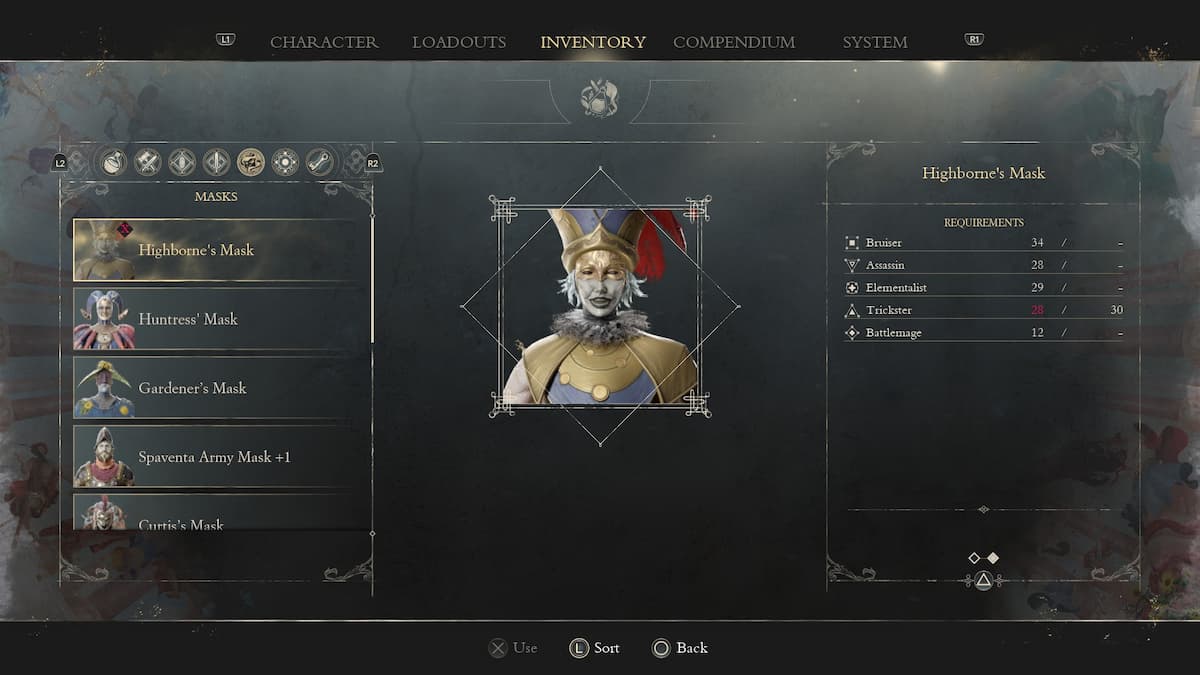Viewport: 1200px width, 675px height.
Task: Select Spaventa Army Mask +1
Action: pyautogui.click(x=221, y=457)
